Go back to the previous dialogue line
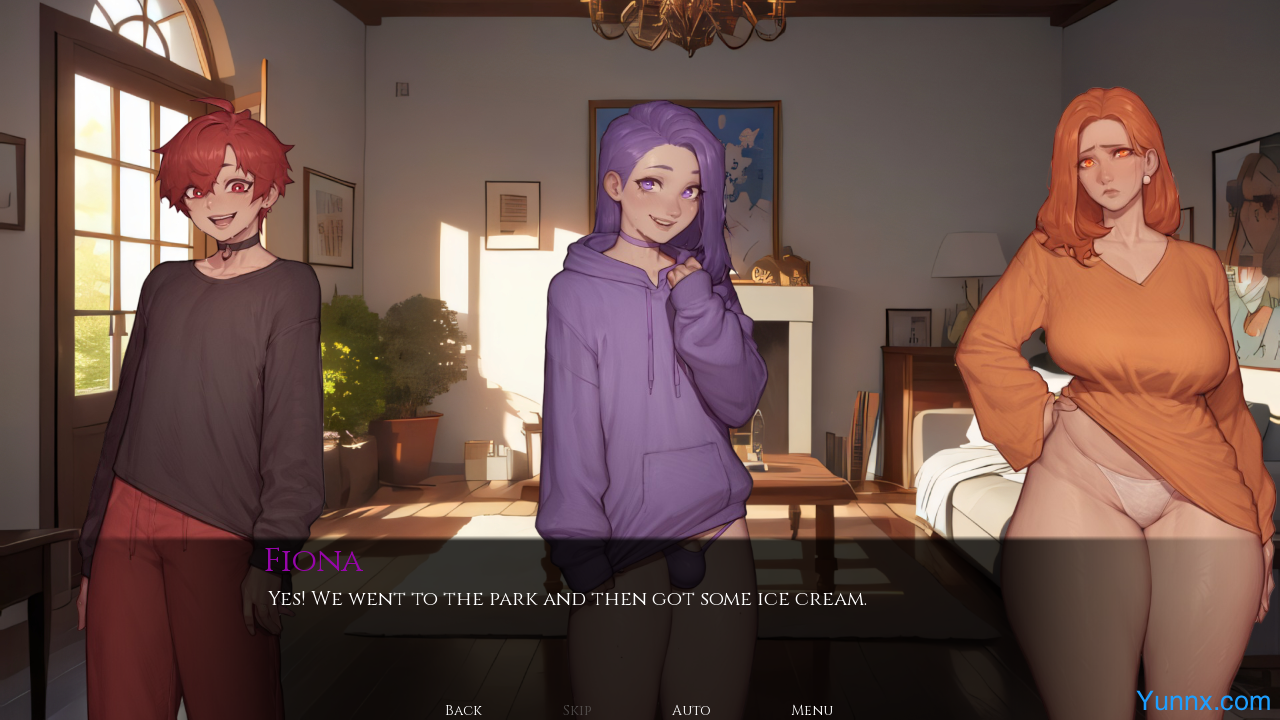 (463, 710)
